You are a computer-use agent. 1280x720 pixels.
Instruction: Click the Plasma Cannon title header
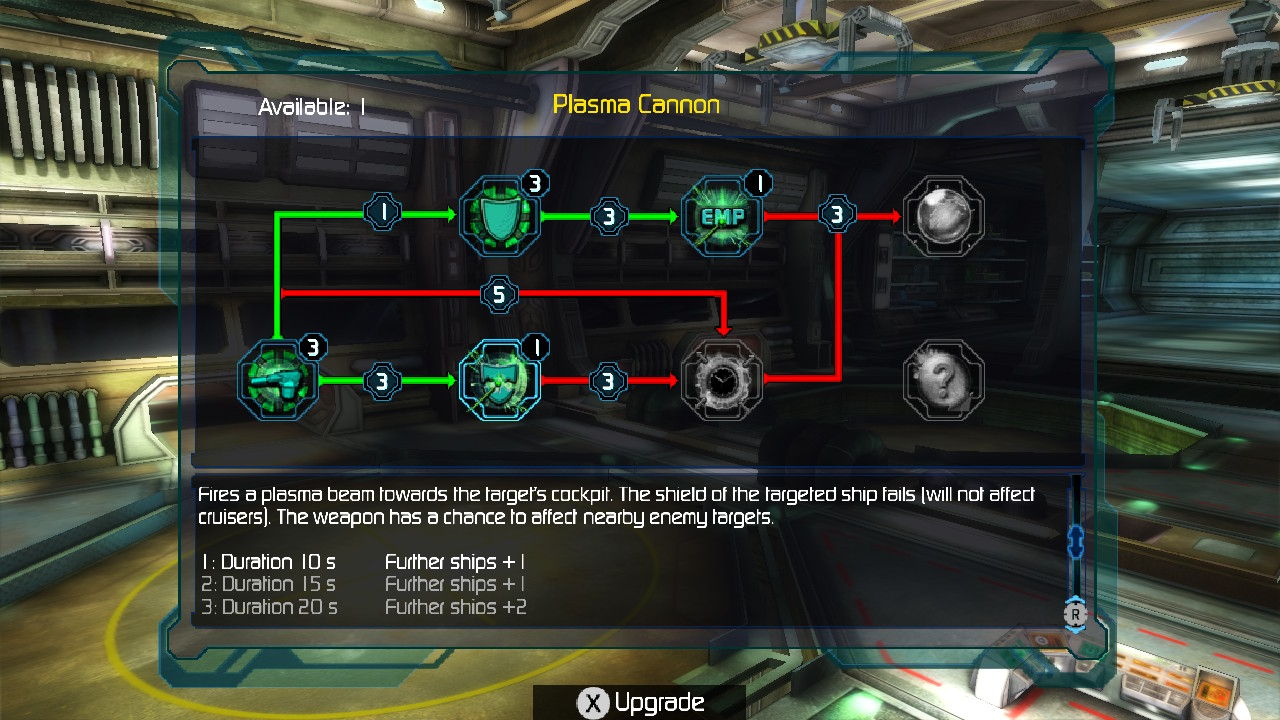(x=638, y=104)
